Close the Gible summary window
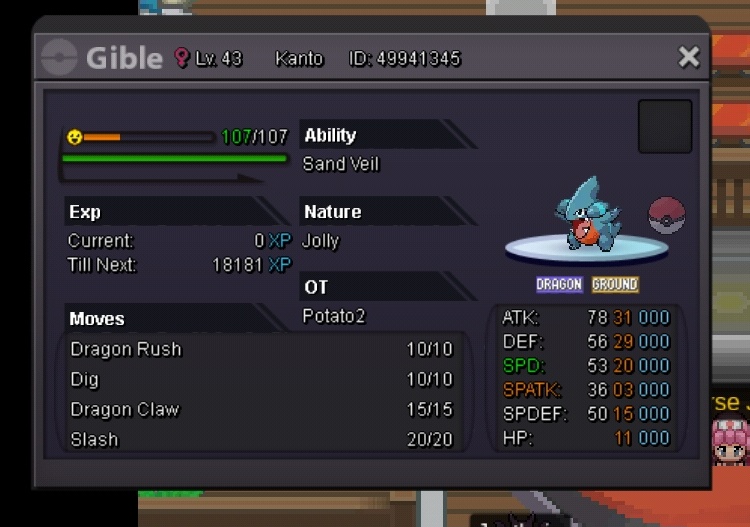750x527 pixels. (x=689, y=57)
